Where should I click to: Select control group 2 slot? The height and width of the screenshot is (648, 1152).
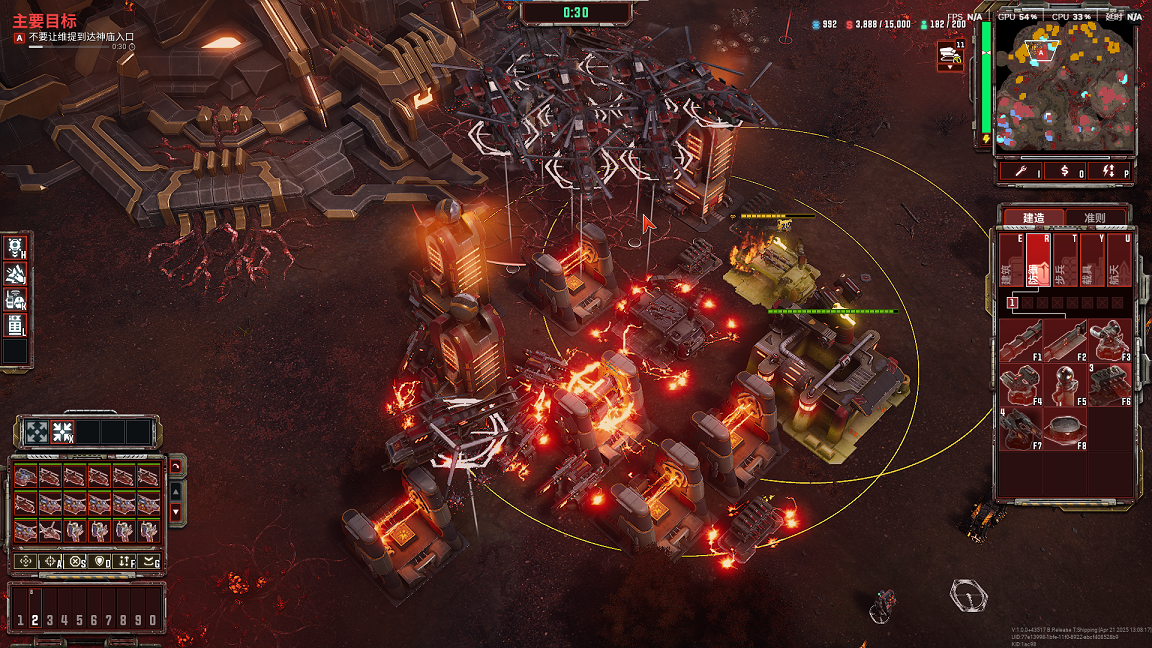35,620
